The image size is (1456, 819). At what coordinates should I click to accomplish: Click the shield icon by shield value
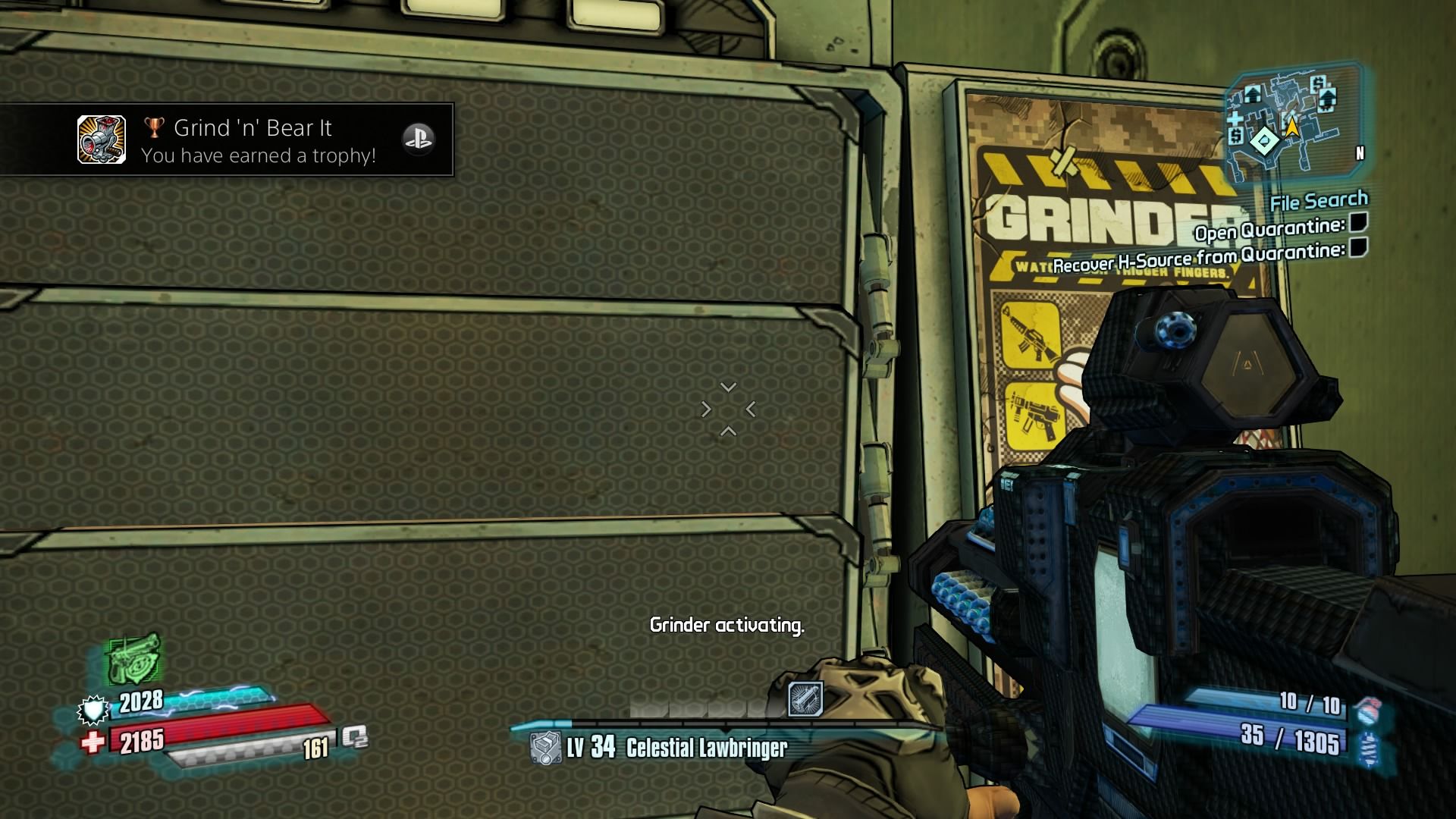click(93, 711)
